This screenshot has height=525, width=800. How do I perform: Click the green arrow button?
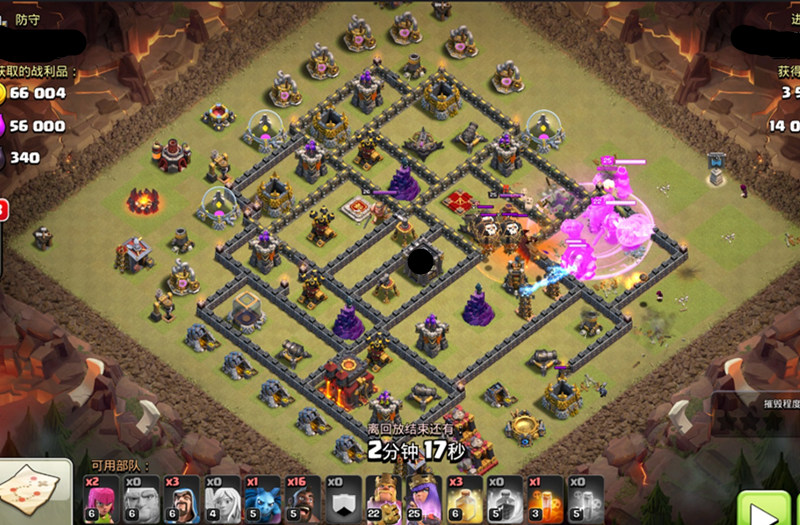tap(762, 510)
